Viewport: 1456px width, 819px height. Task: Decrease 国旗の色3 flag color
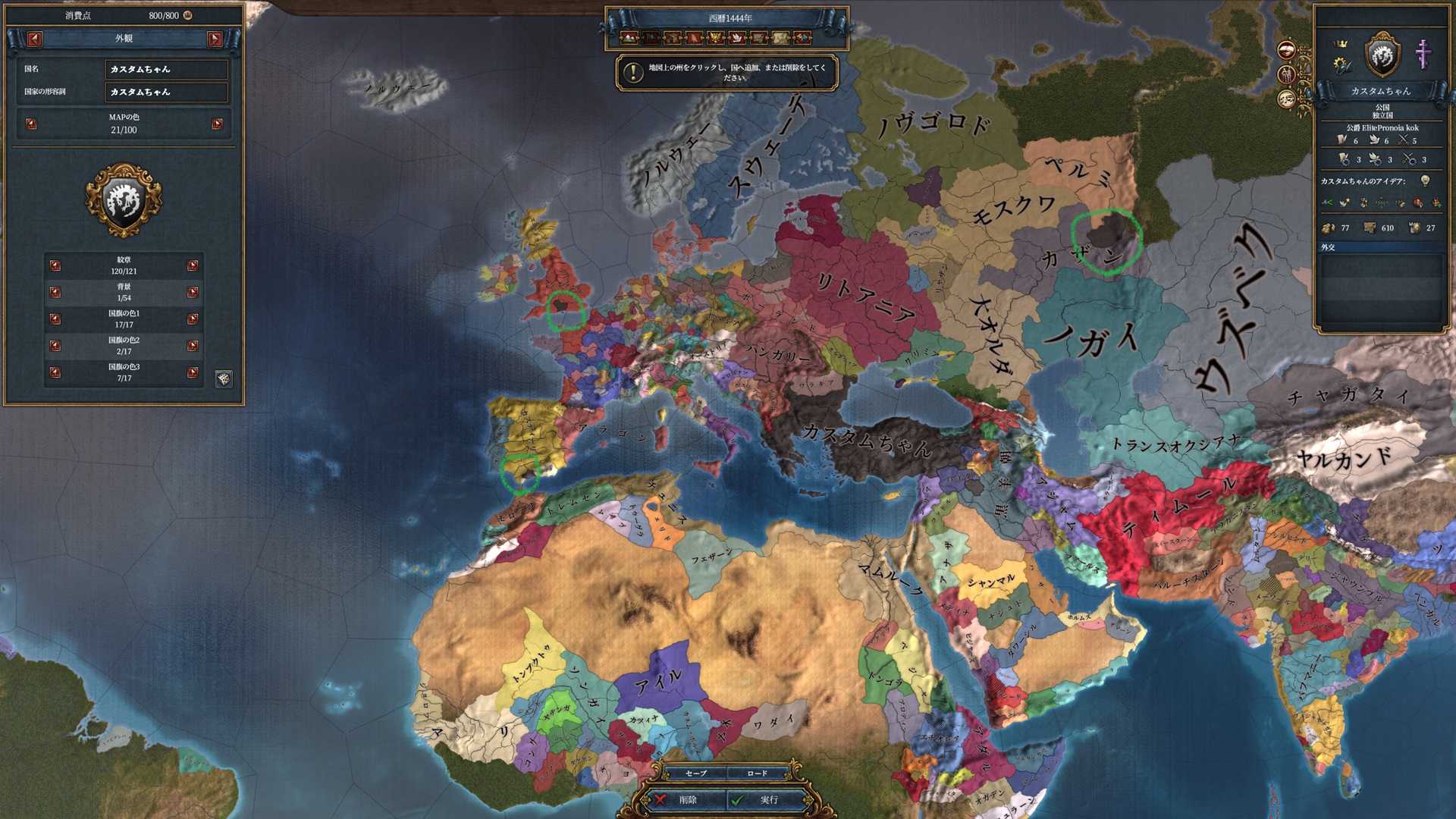pos(55,372)
